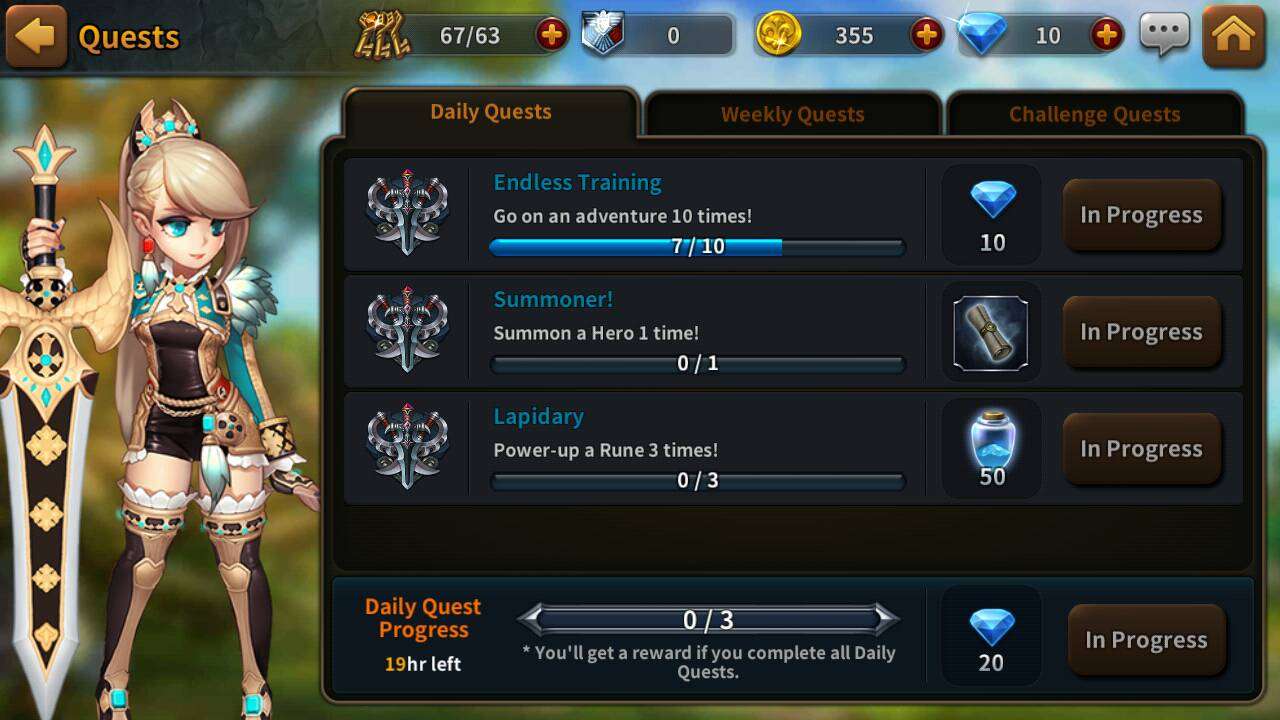Click In Progress for the Summoner! quest
1280x720 pixels.
pyautogui.click(x=1141, y=332)
